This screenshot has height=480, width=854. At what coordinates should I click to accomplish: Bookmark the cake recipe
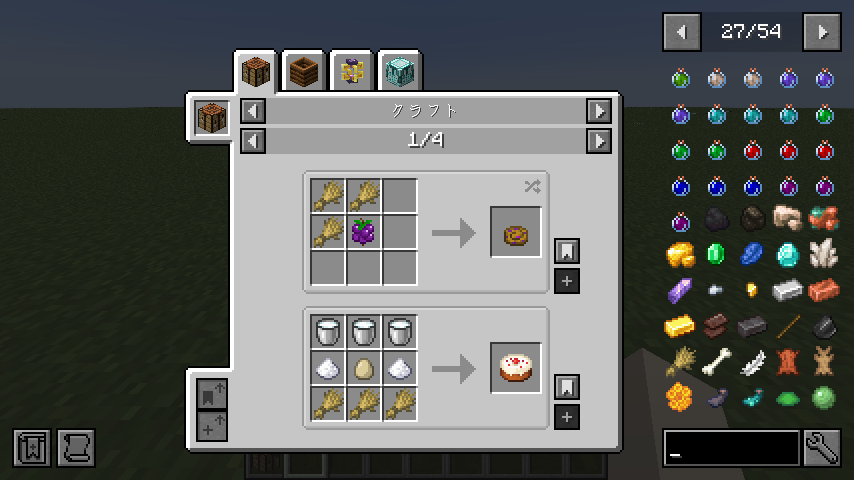point(567,387)
